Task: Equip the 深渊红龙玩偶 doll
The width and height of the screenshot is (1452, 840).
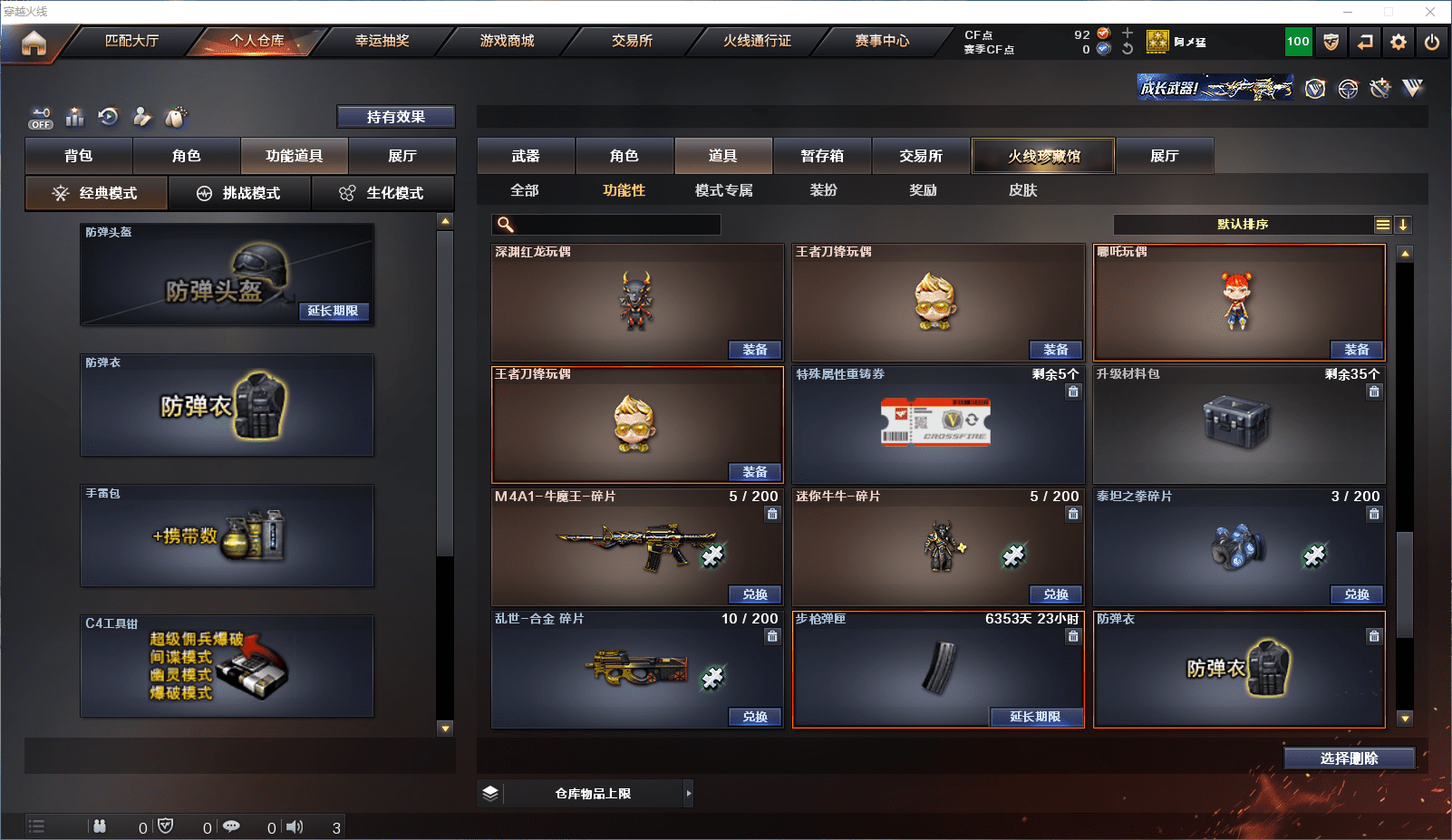Action: (x=754, y=350)
